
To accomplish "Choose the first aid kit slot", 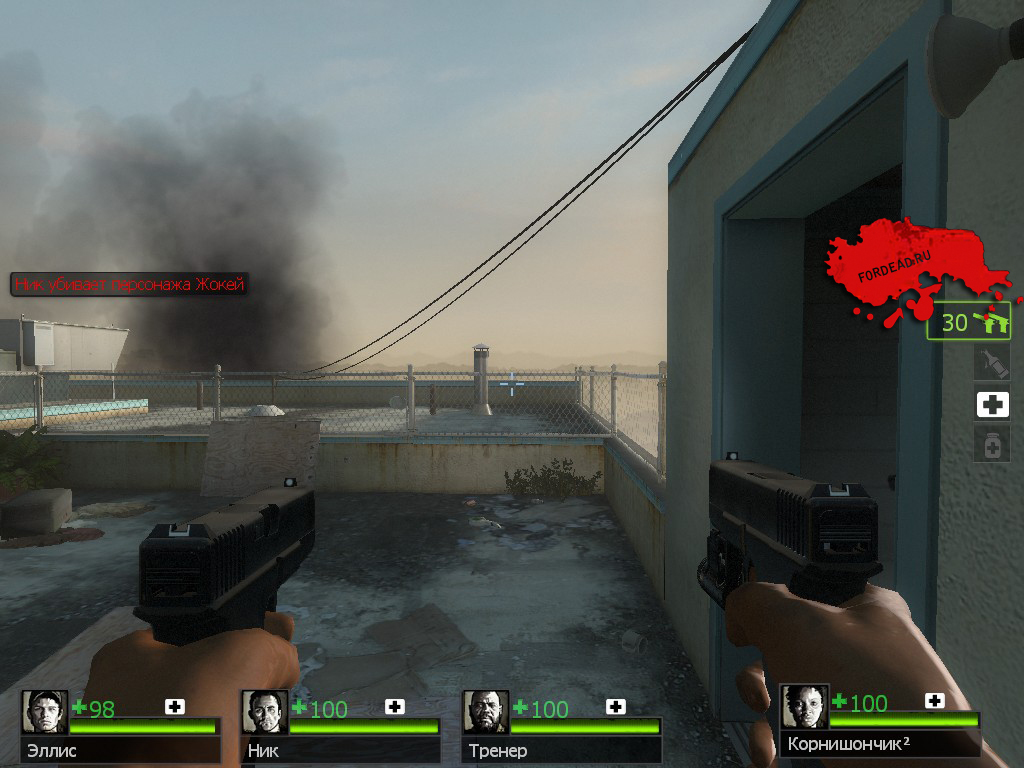I will coord(992,404).
